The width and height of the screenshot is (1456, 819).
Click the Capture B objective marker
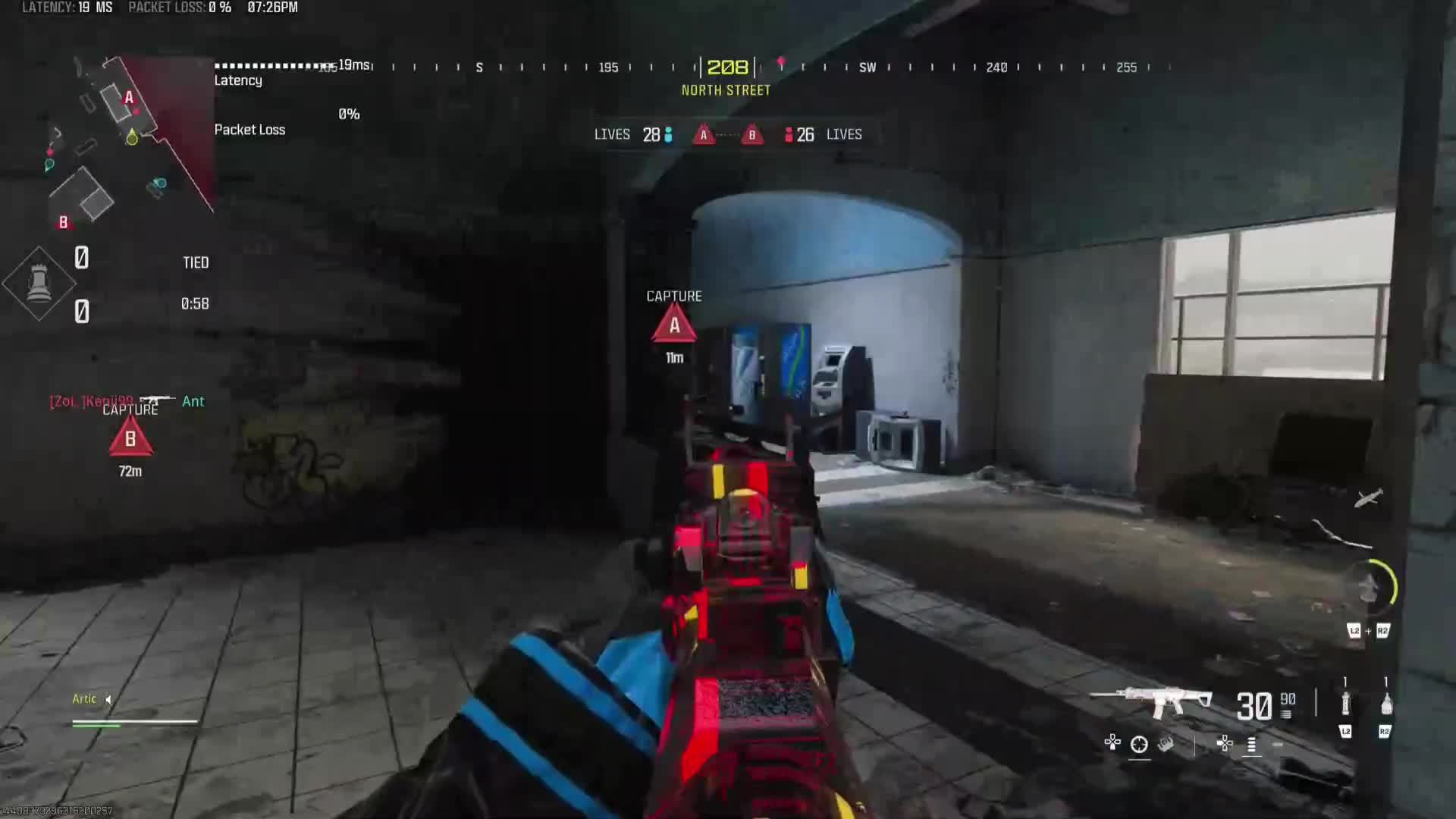coord(130,439)
